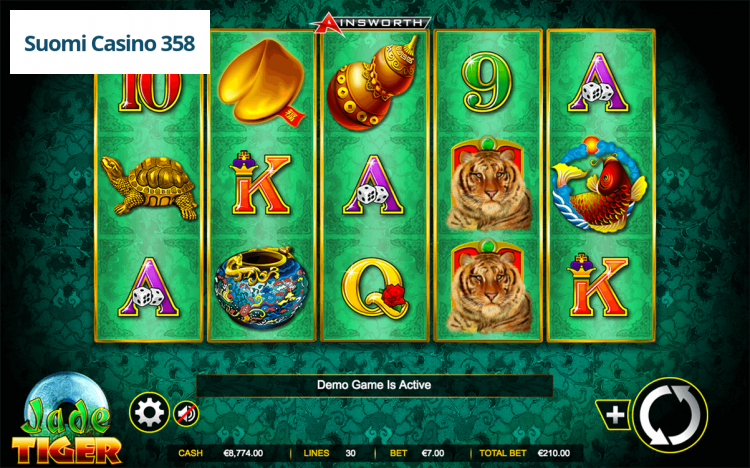Click the plus button beside spin
The image size is (750, 468).
coord(615,414)
